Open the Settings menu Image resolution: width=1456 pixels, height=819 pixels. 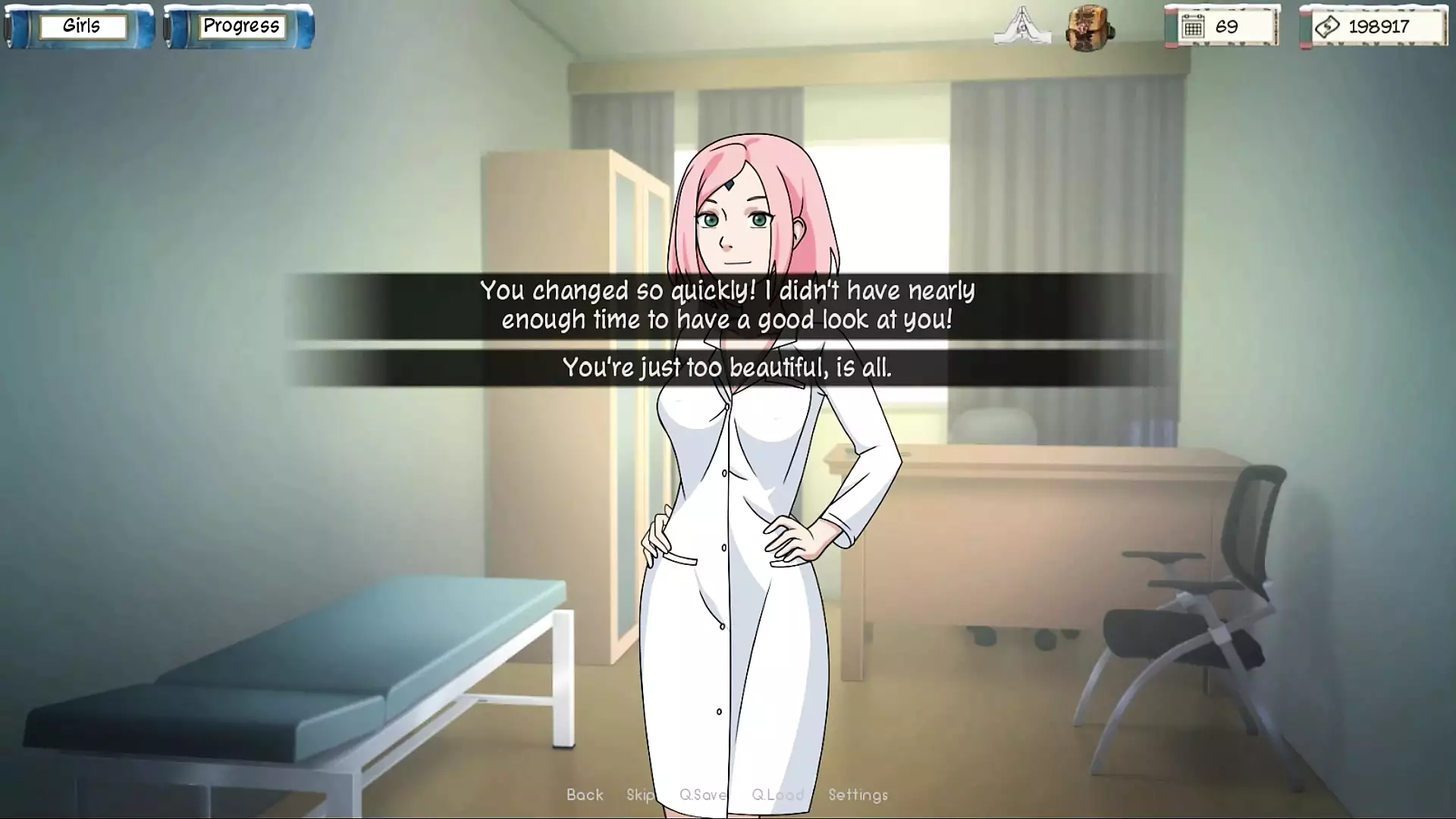tap(858, 795)
